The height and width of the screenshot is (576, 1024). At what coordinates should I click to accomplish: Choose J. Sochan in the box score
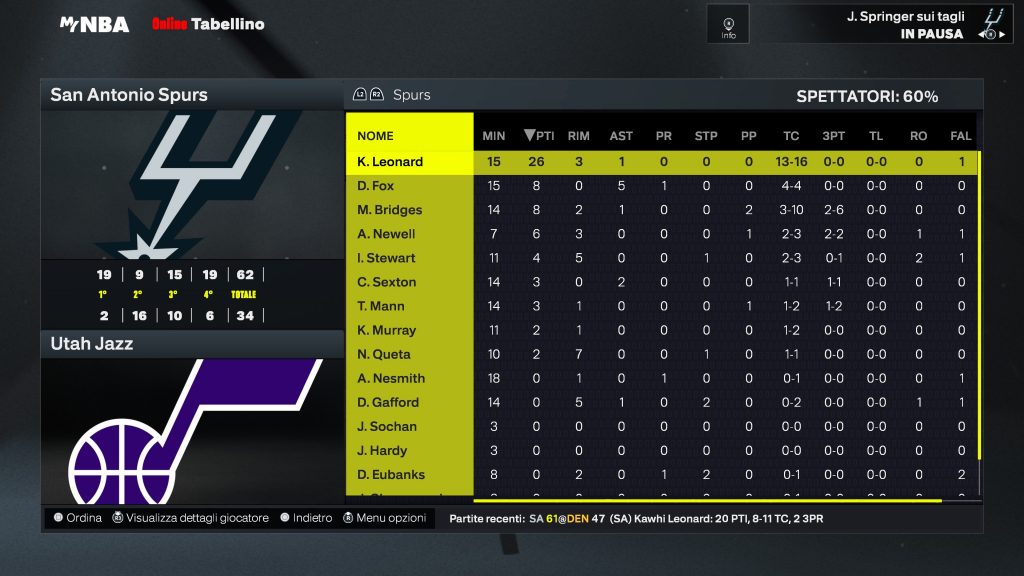click(386, 426)
